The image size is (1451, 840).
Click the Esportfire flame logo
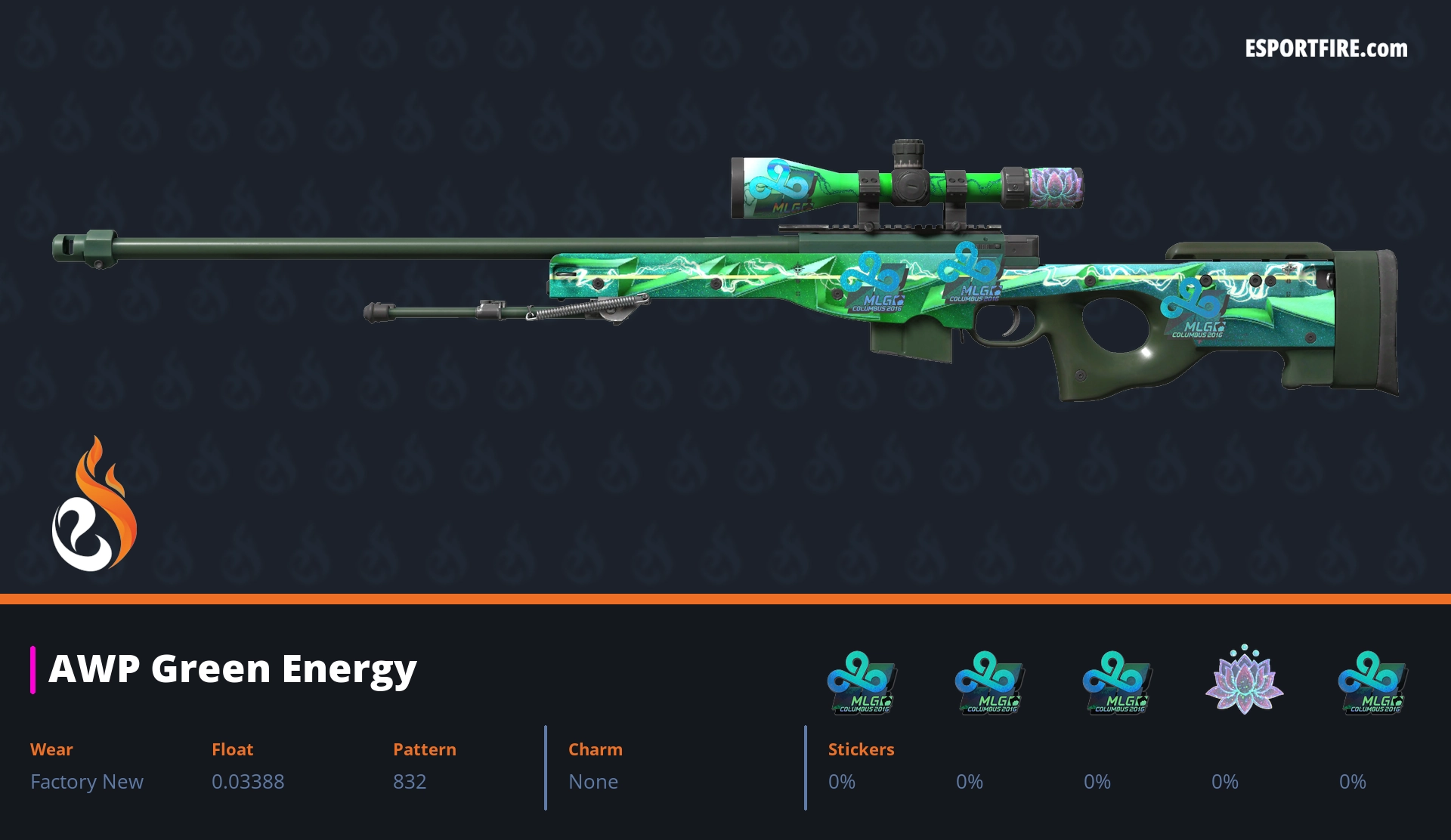[94, 505]
